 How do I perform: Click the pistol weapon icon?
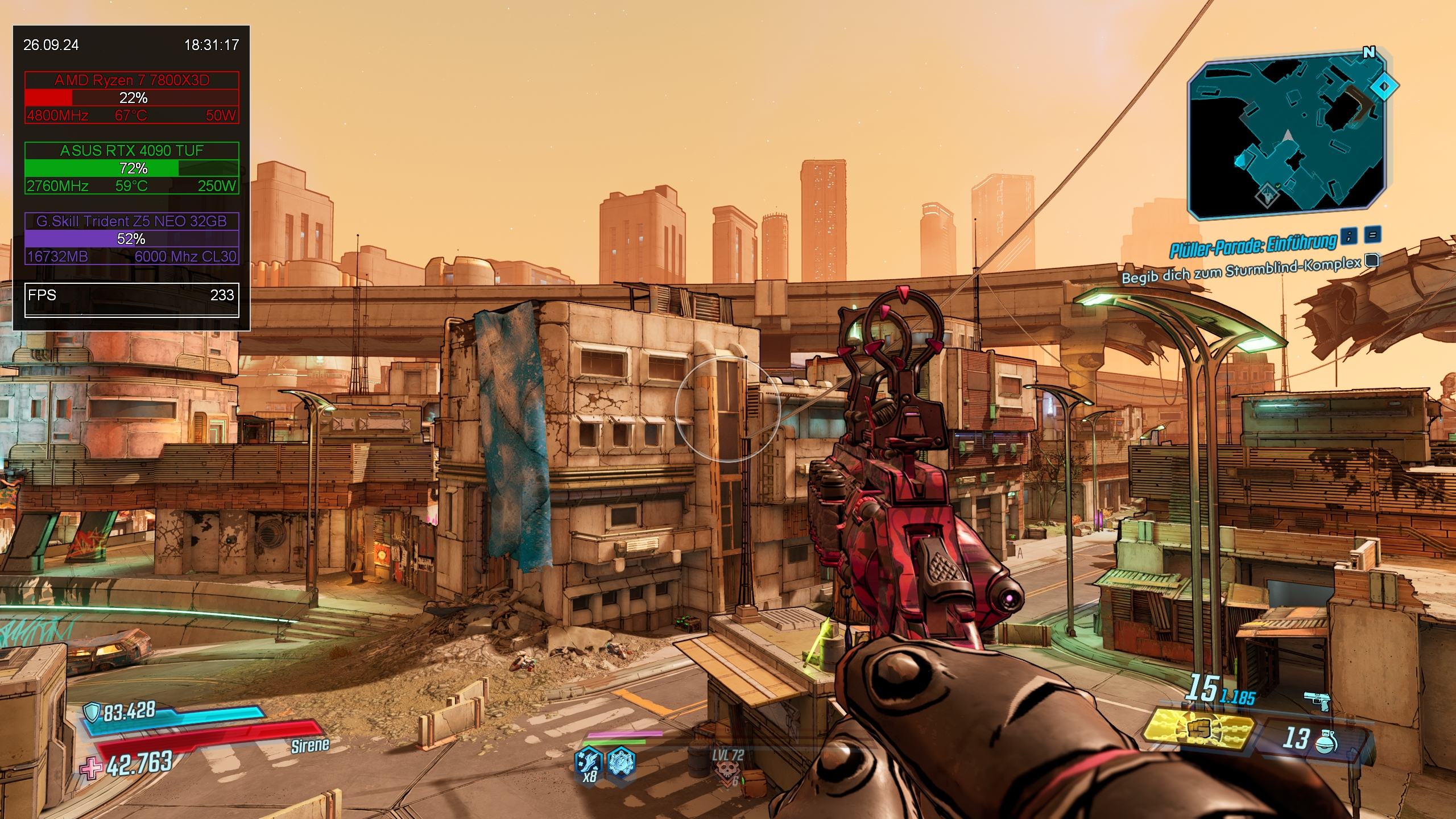click(x=1318, y=701)
